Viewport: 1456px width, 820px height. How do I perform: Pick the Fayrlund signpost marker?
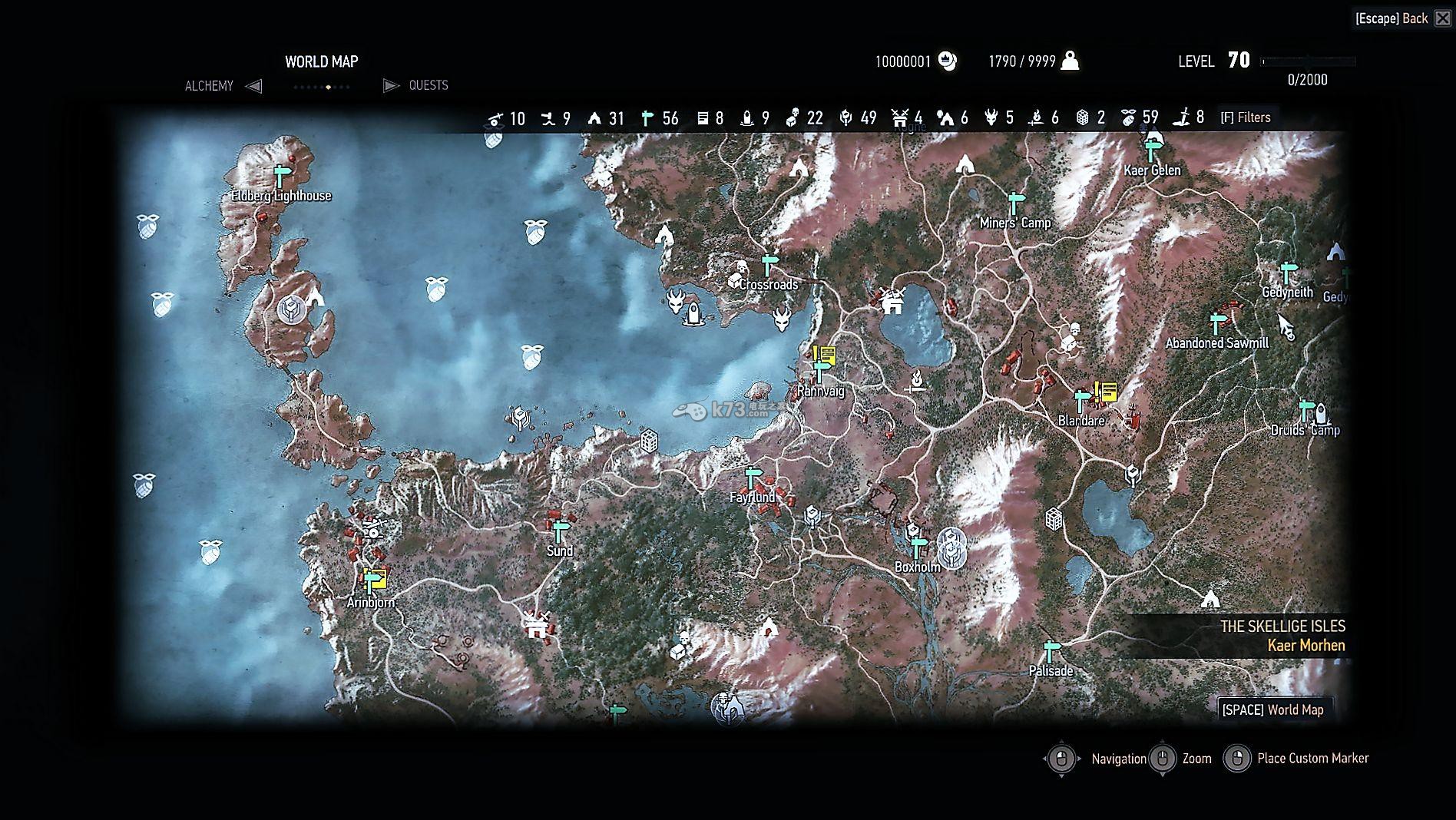pyautogui.click(x=753, y=478)
